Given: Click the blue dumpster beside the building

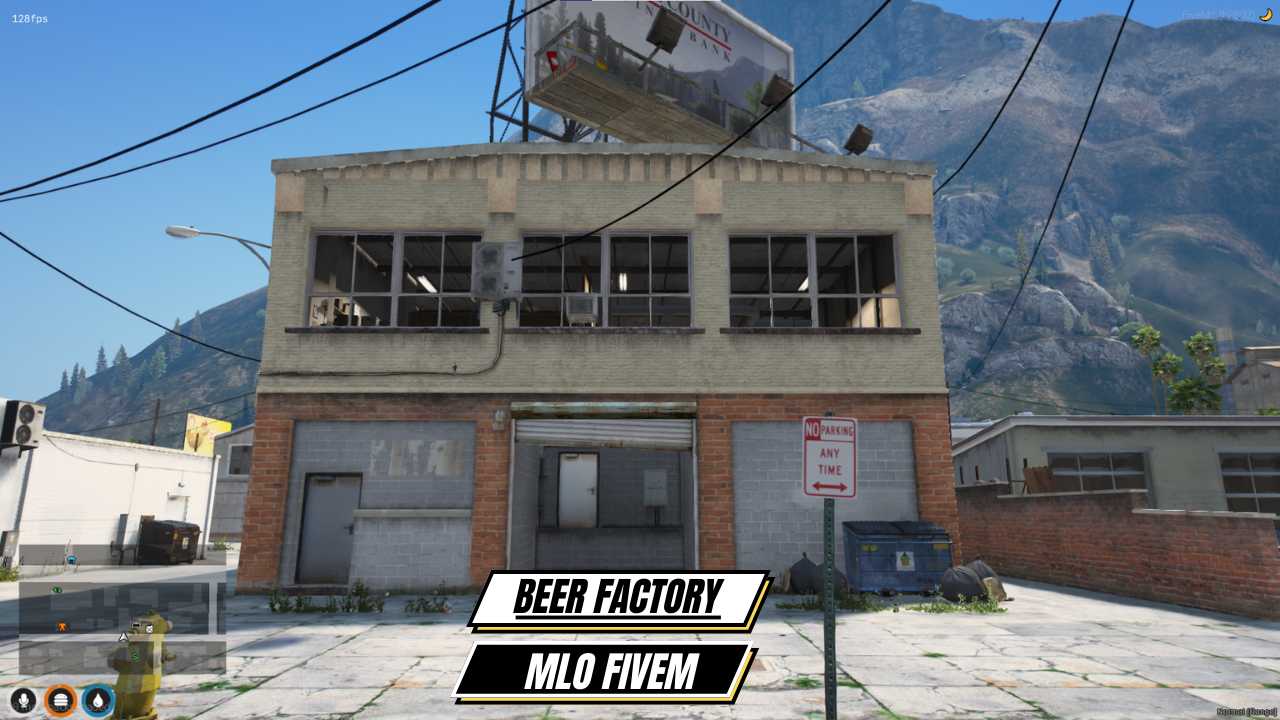Looking at the screenshot, I should [895, 548].
